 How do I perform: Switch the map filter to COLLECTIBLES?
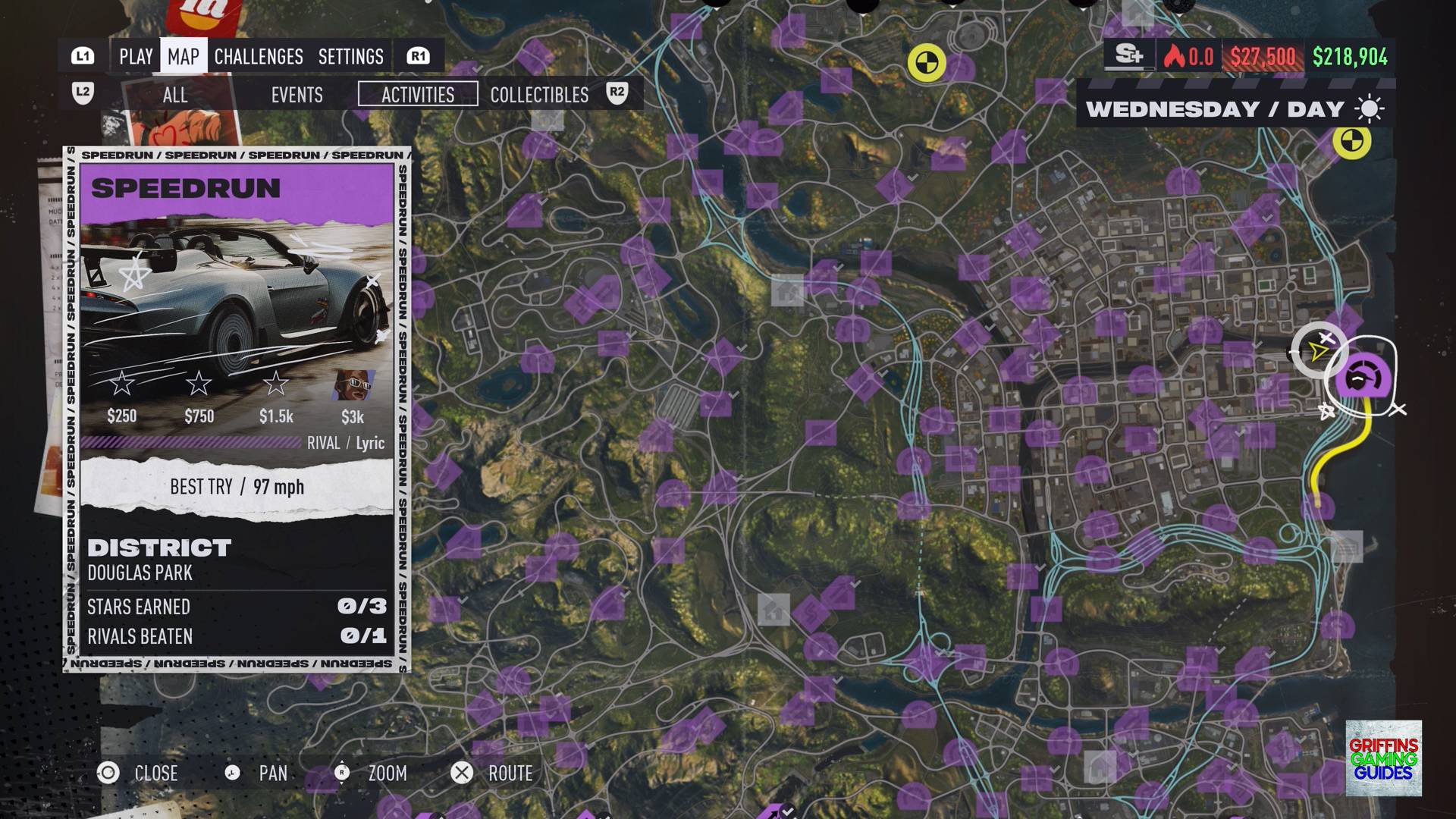[x=539, y=95]
